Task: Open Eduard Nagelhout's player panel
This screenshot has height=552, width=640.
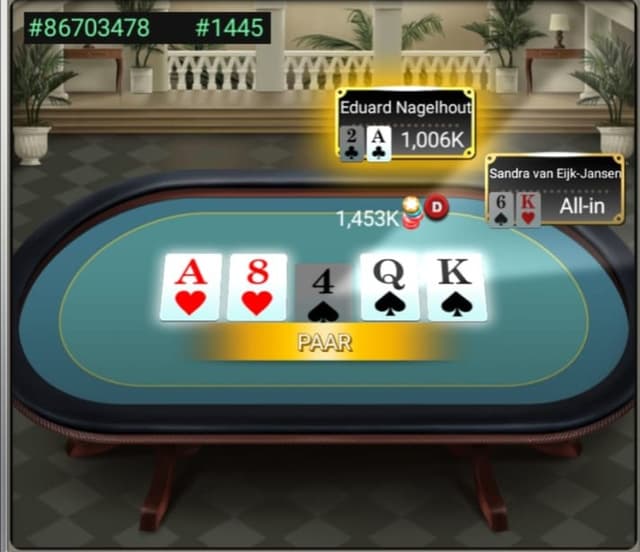Action: click(x=405, y=126)
